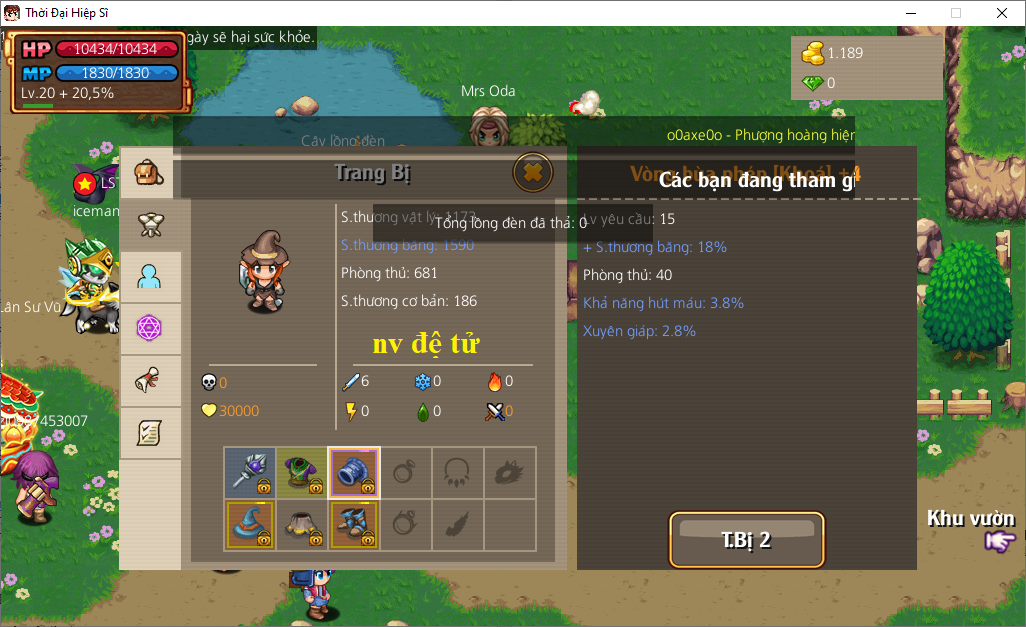Switch to T.Bị 2 equipment set

tap(746, 540)
